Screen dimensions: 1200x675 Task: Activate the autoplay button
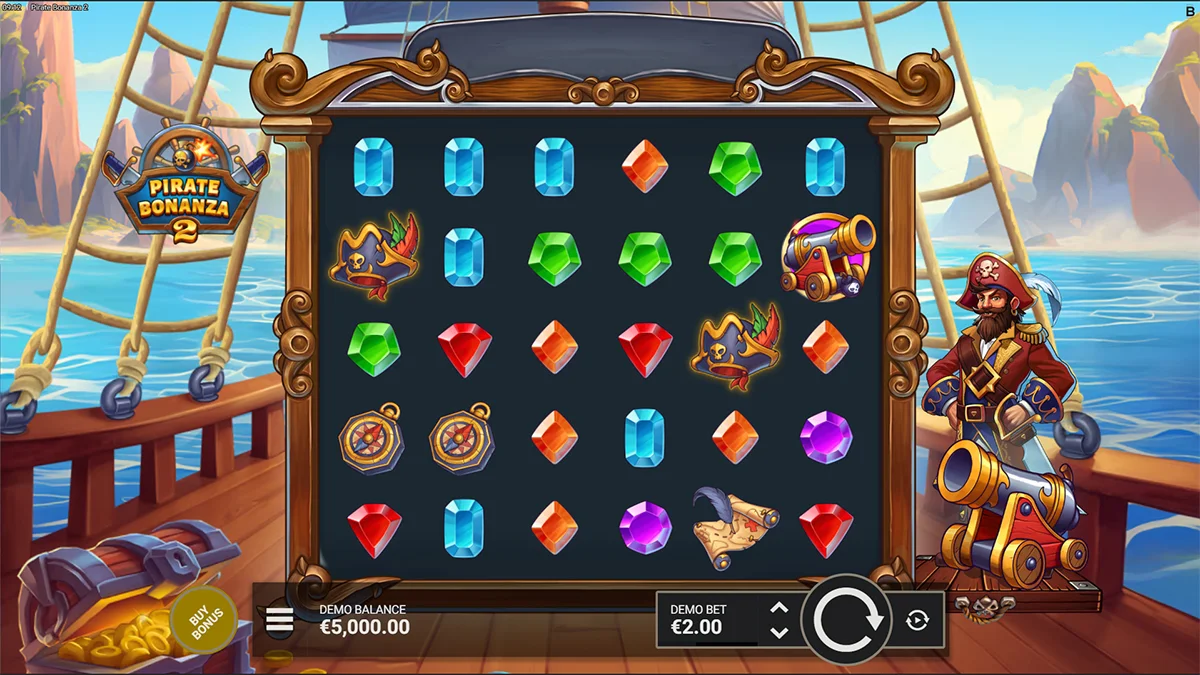917,620
